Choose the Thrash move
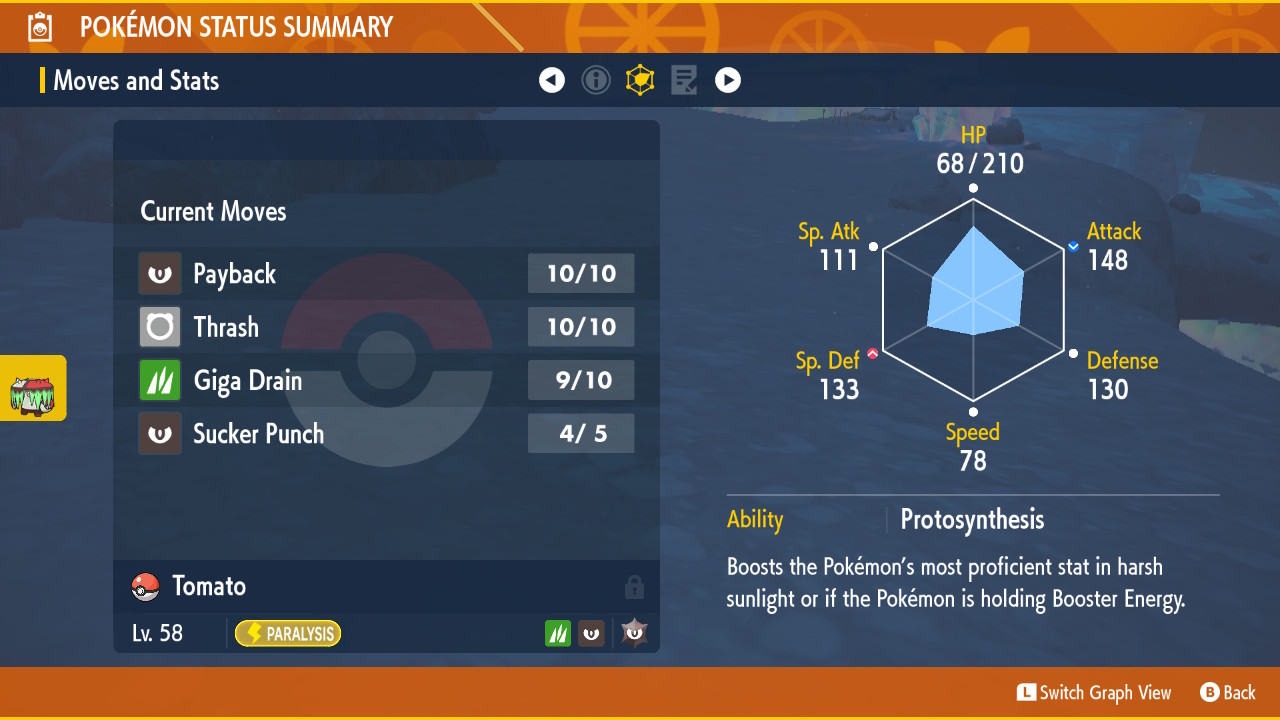Image resolution: width=1280 pixels, height=720 pixels. [386, 327]
